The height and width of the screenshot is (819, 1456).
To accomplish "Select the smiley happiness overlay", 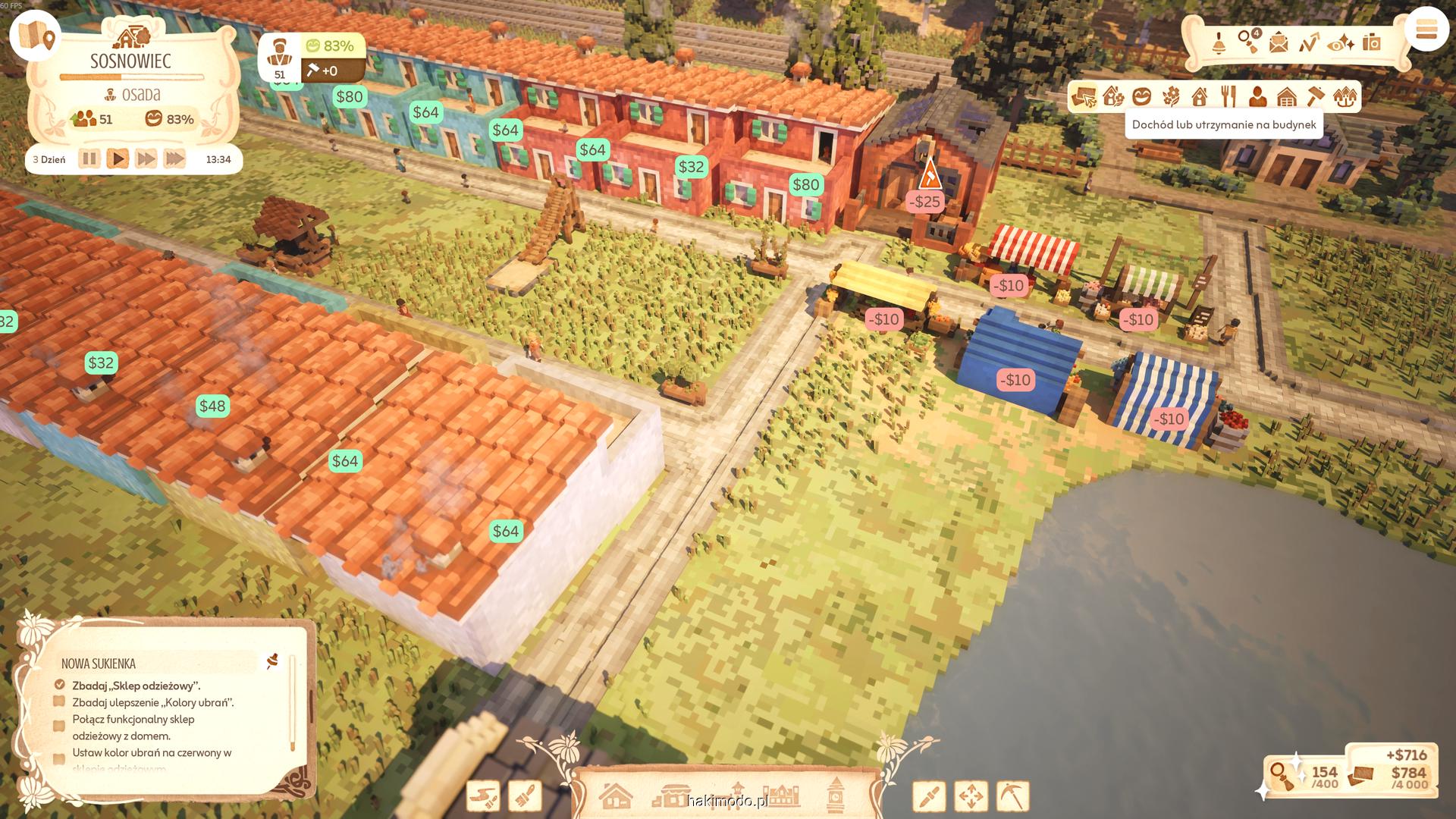I will point(1142,97).
